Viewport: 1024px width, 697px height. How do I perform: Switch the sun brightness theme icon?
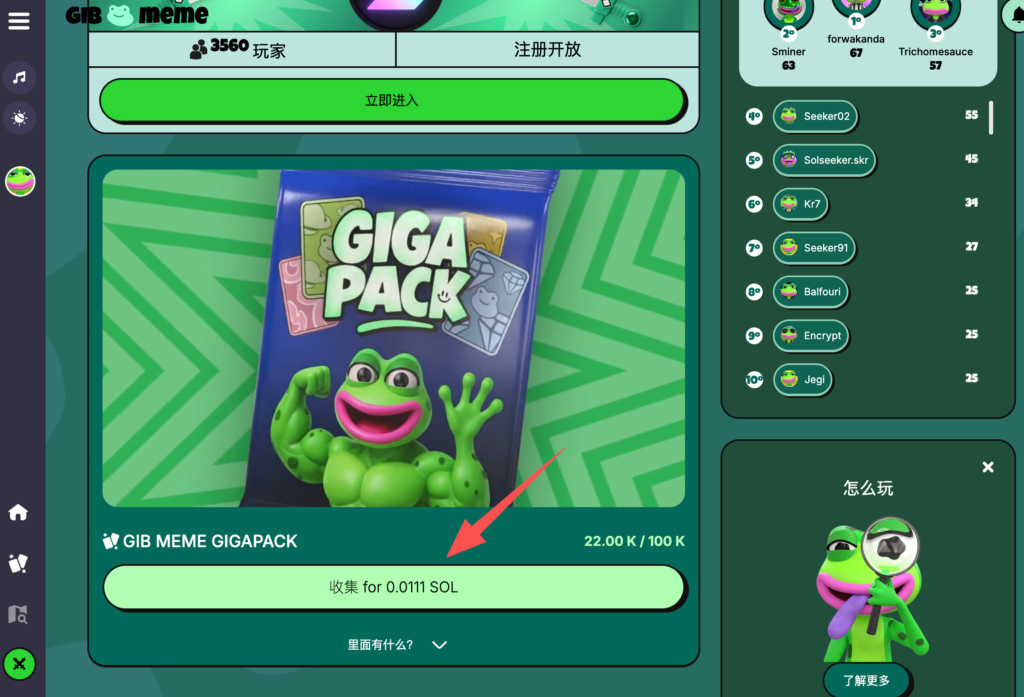coord(19,118)
